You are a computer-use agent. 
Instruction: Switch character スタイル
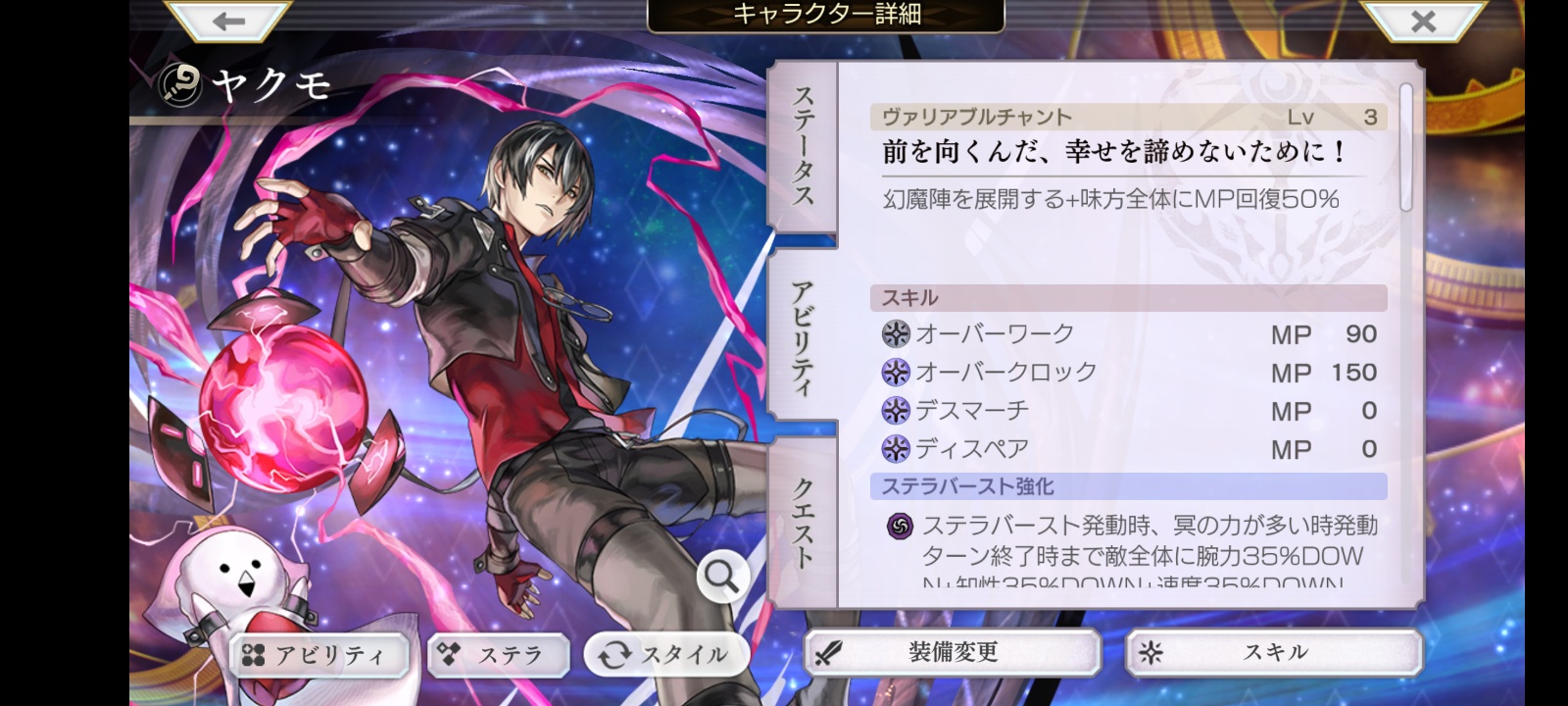[666, 655]
